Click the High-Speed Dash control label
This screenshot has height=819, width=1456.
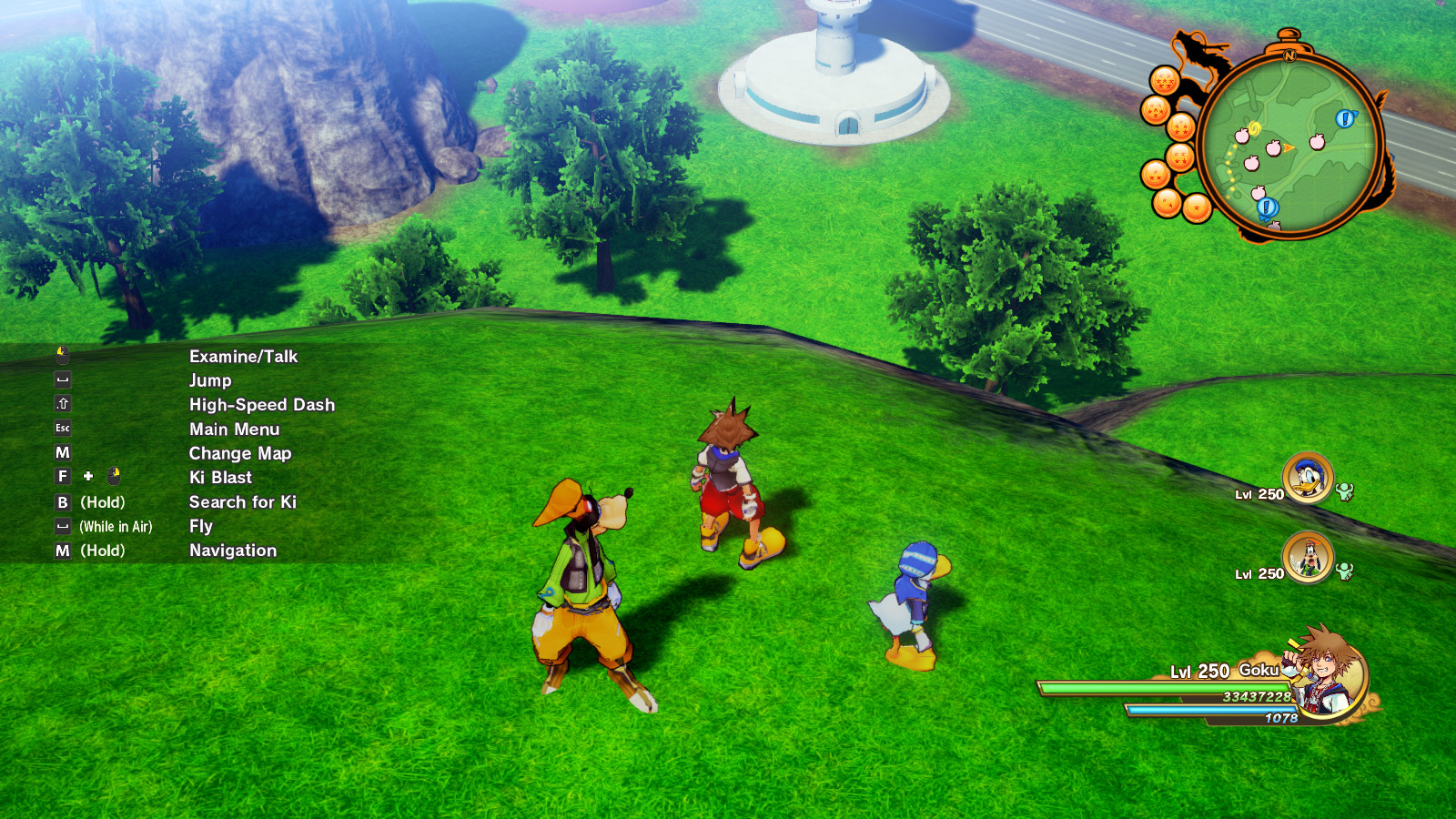click(x=261, y=404)
